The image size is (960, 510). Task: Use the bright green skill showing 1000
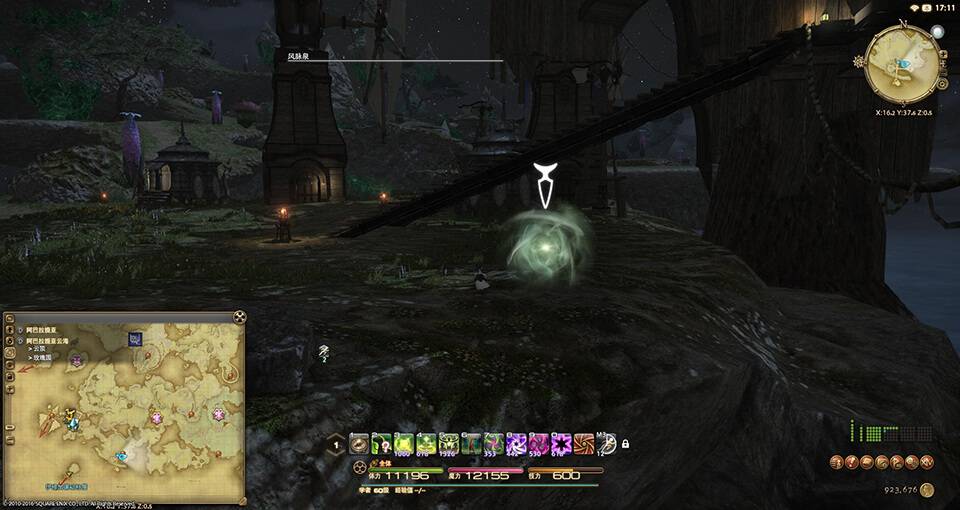403,444
